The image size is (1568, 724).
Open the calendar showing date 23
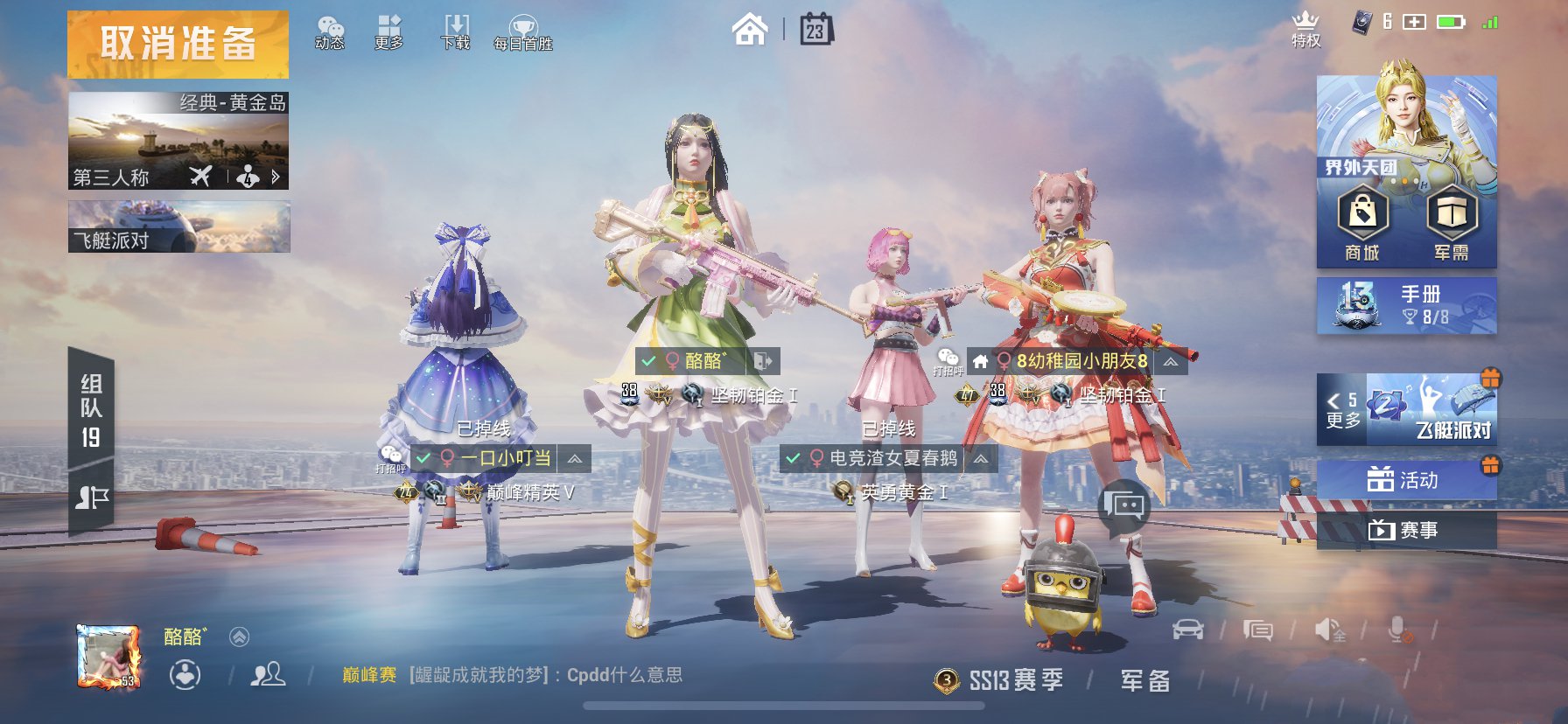pos(815,29)
